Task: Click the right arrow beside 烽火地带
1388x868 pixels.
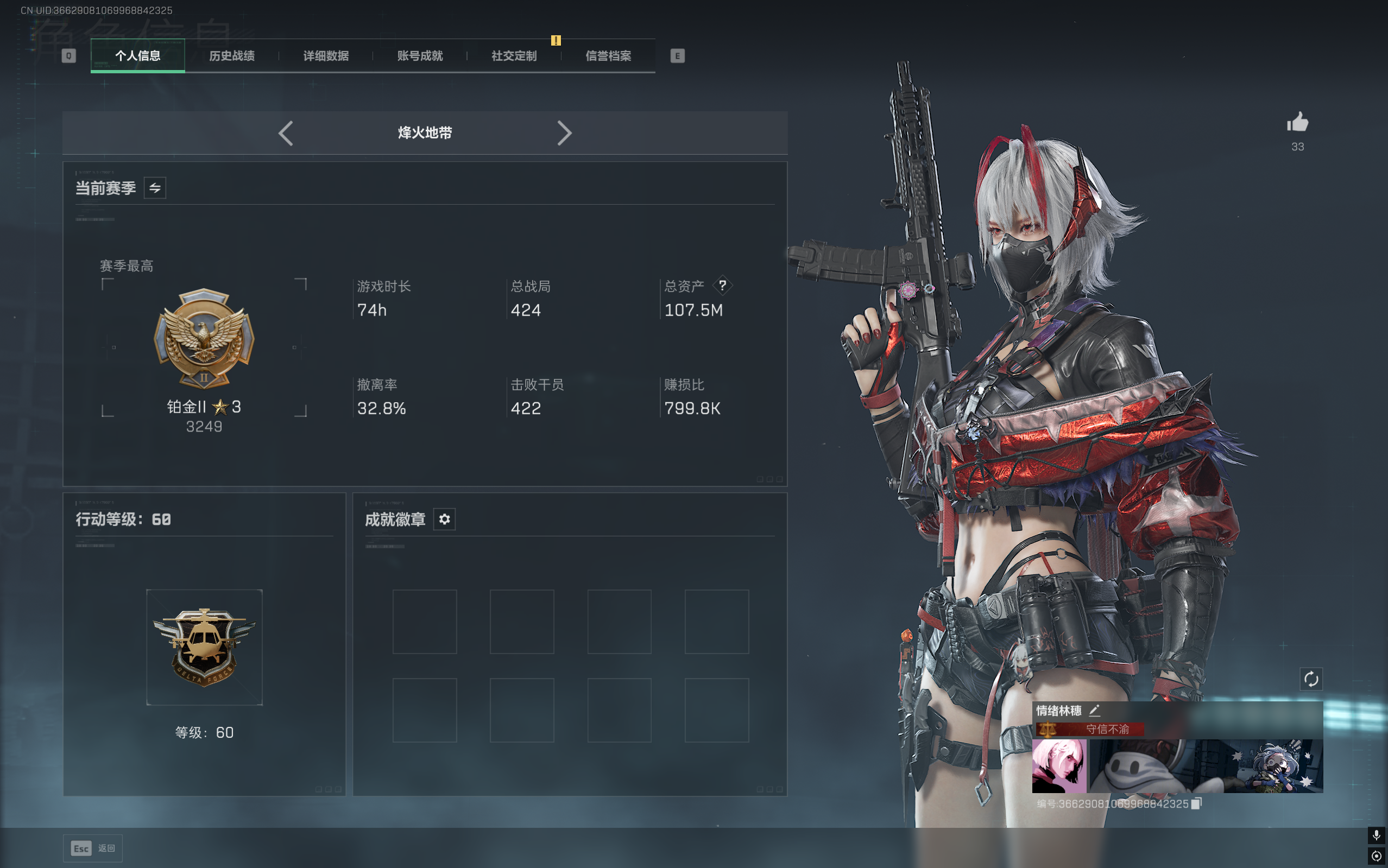Action: 564,133
